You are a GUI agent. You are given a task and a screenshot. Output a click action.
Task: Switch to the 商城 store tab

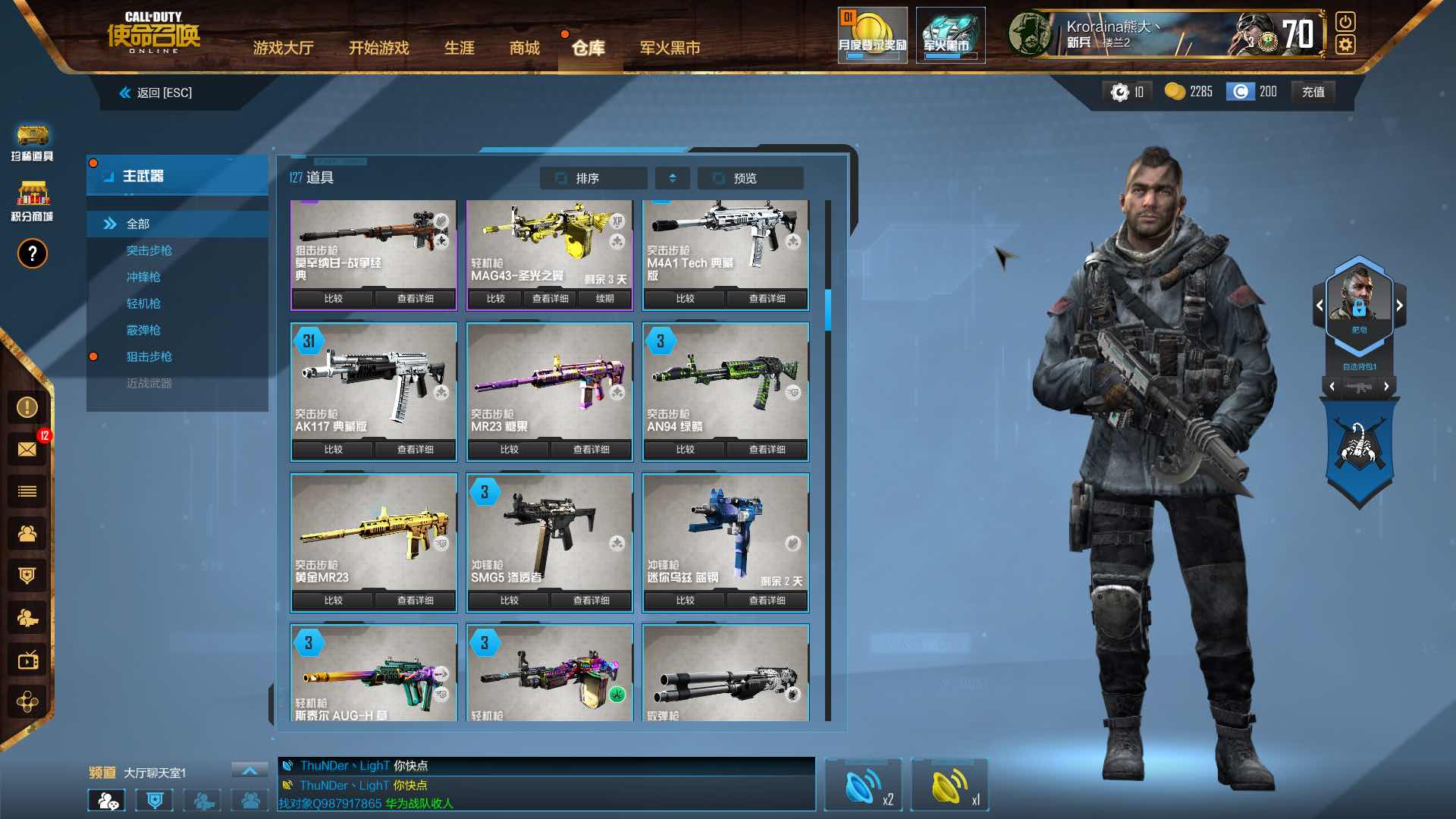point(524,48)
